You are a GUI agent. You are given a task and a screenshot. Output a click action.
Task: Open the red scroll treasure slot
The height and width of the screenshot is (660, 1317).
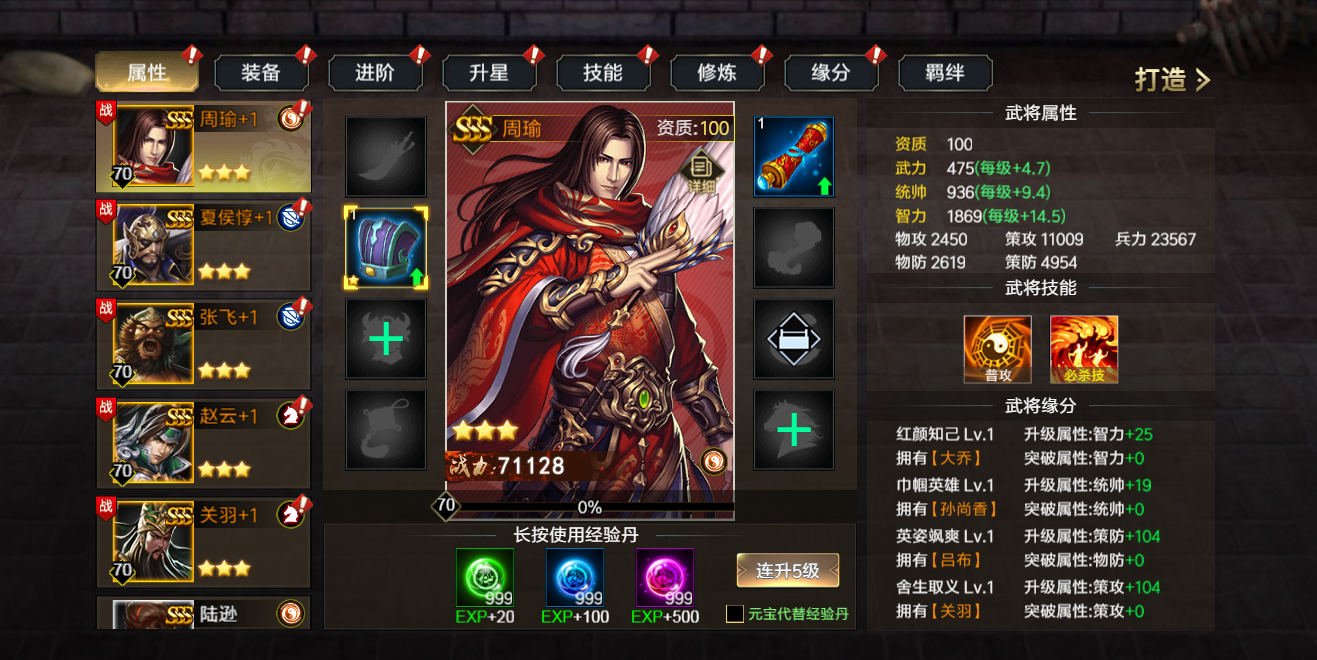pos(793,157)
